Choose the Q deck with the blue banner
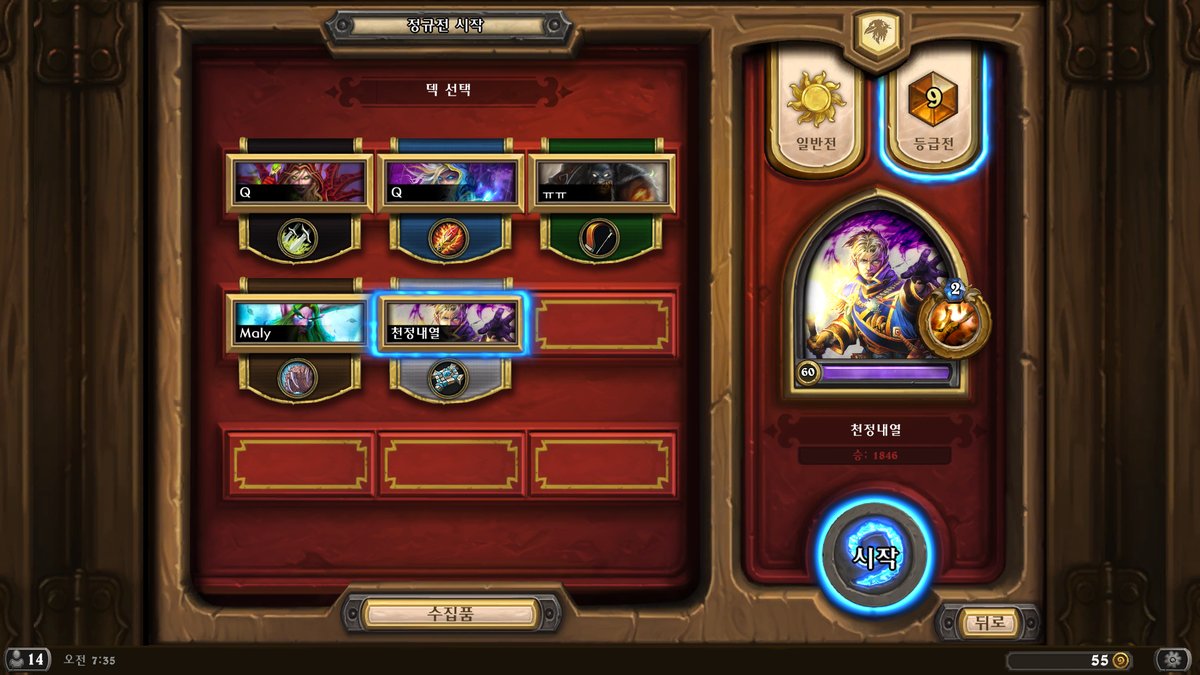The height and width of the screenshot is (675, 1200). (450, 183)
